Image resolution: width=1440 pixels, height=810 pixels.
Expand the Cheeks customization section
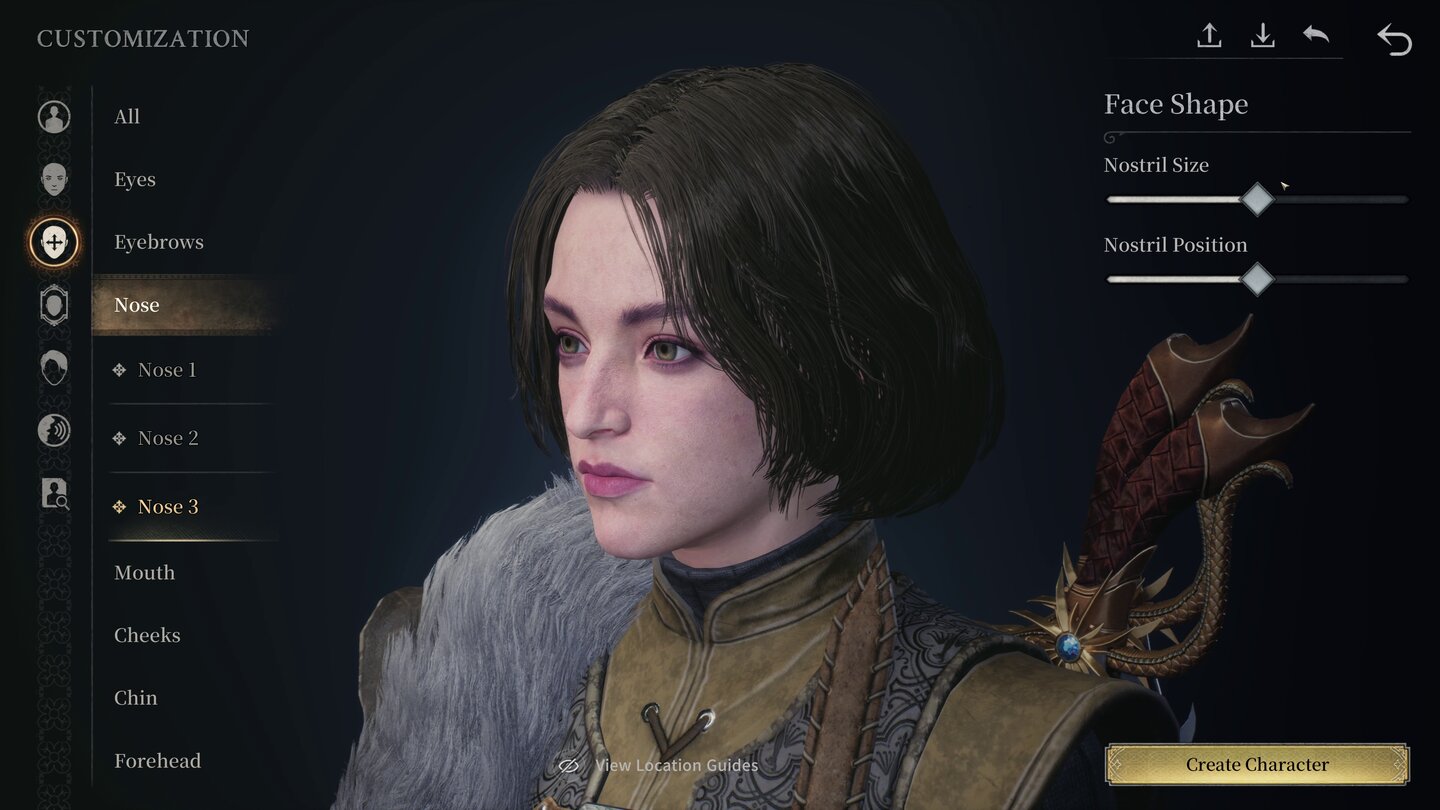pyautogui.click(x=147, y=635)
